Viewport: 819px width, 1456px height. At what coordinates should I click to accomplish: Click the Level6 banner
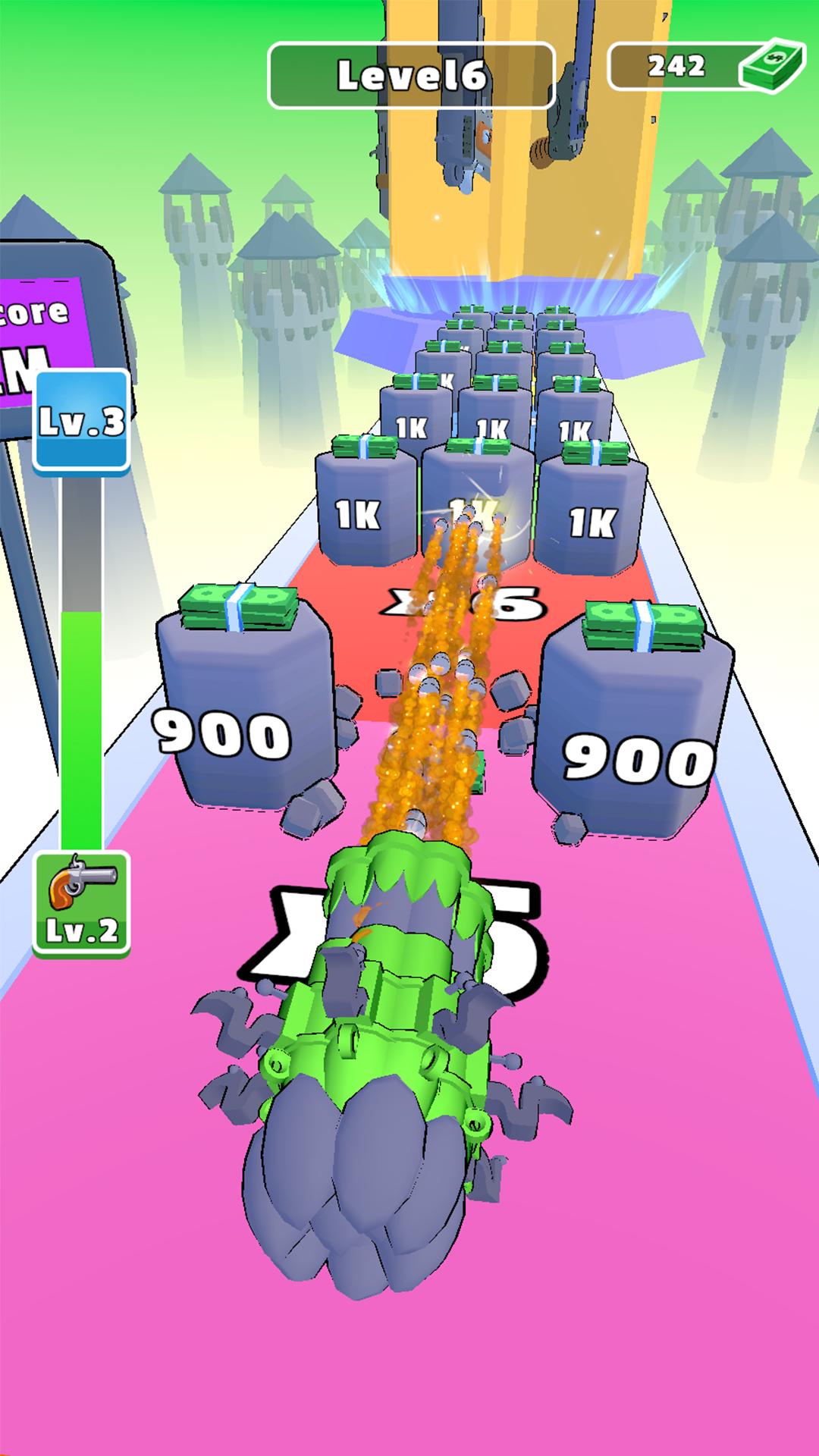tap(412, 76)
